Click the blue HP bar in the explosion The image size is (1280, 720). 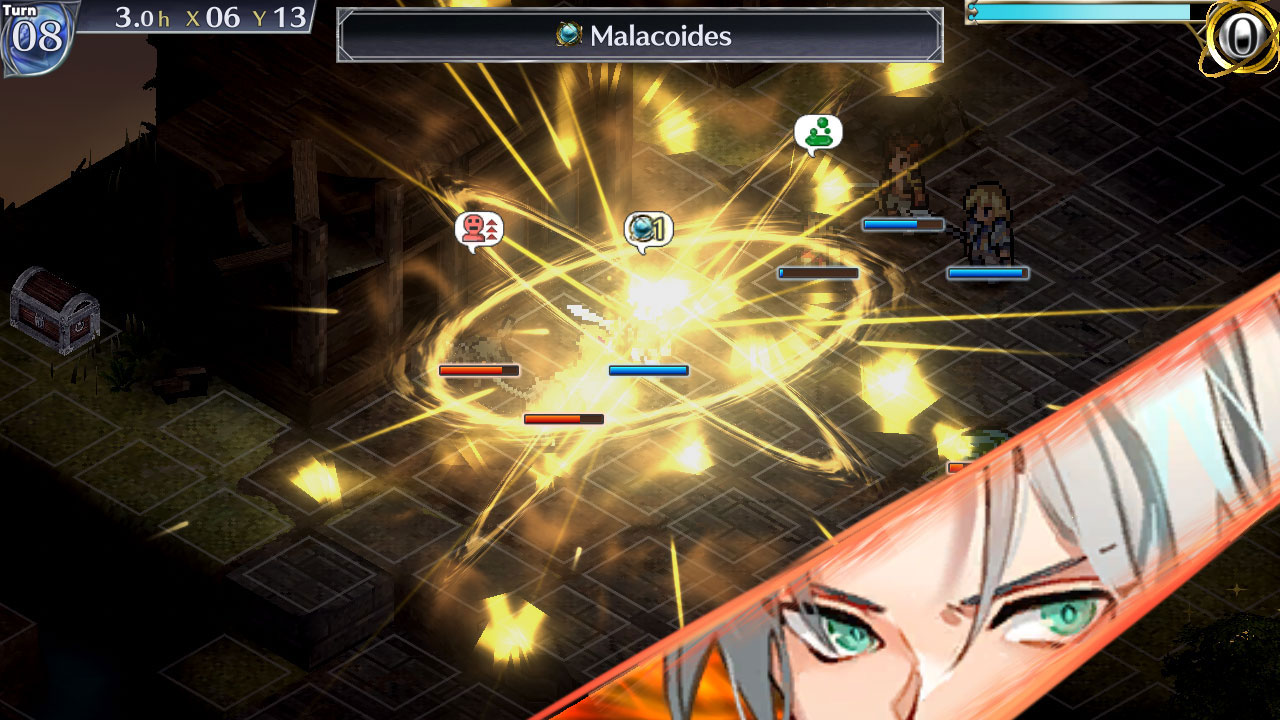coord(648,370)
